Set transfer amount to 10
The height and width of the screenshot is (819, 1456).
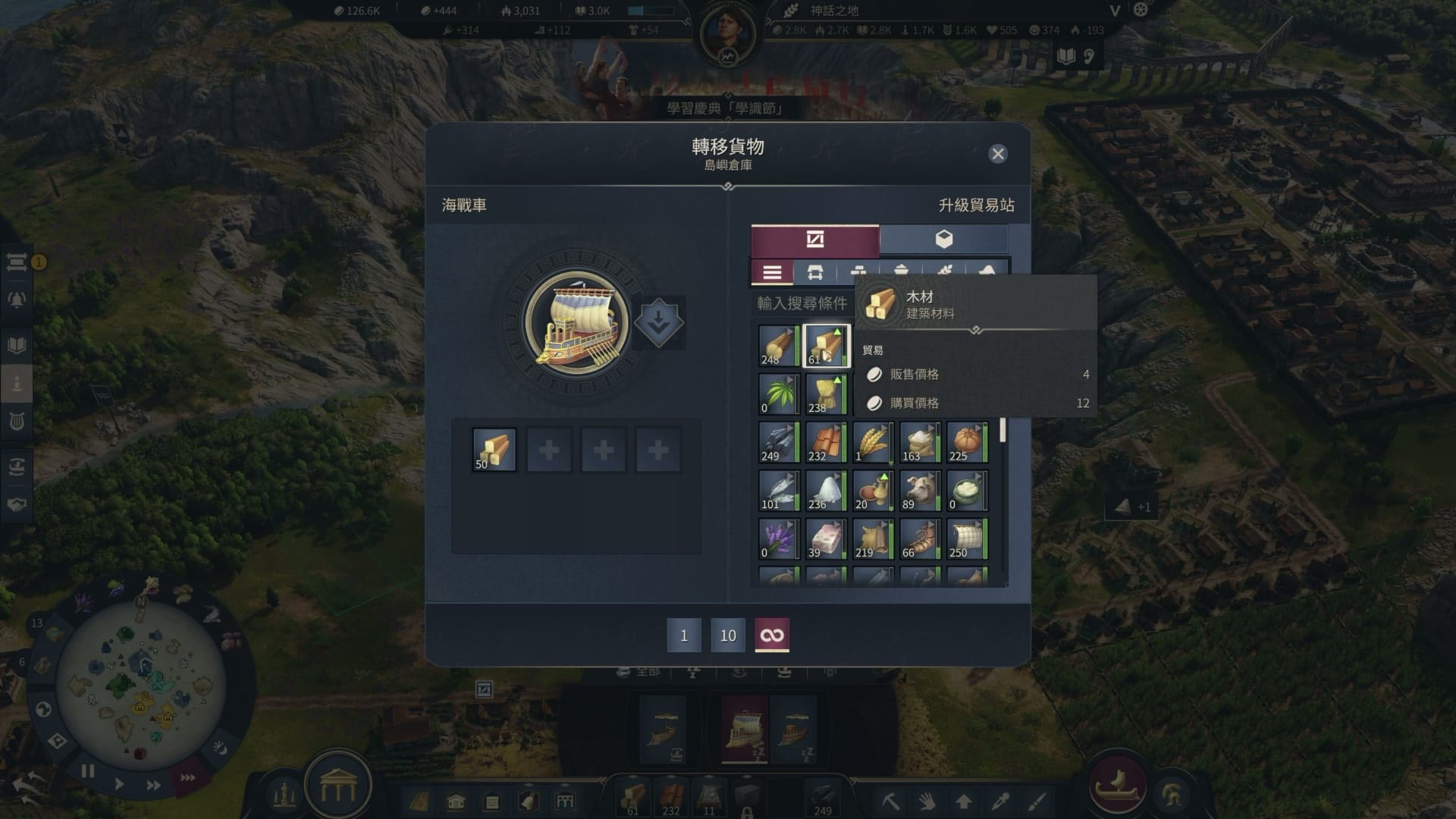click(728, 635)
